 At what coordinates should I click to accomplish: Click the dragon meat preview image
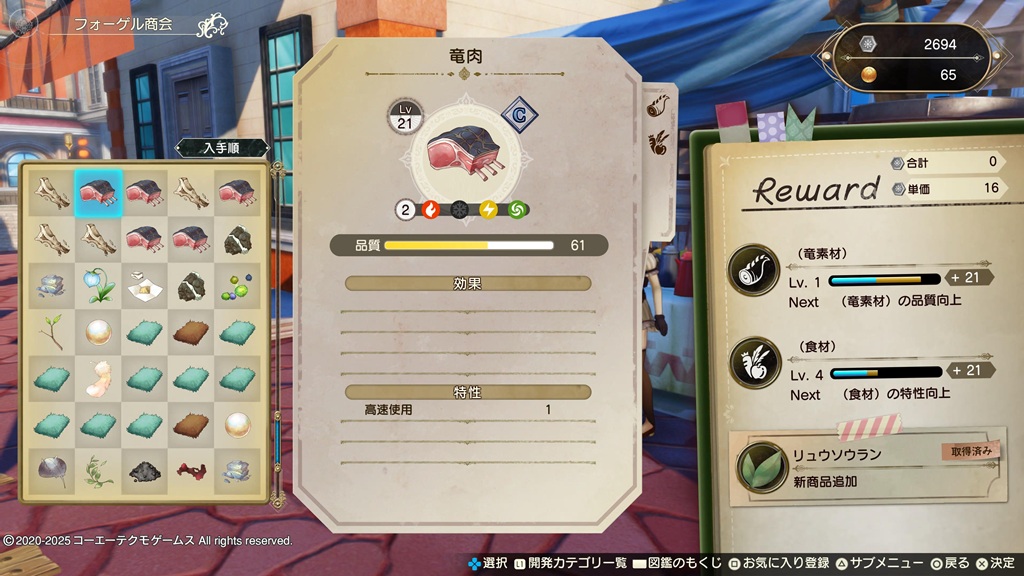click(462, 154)
